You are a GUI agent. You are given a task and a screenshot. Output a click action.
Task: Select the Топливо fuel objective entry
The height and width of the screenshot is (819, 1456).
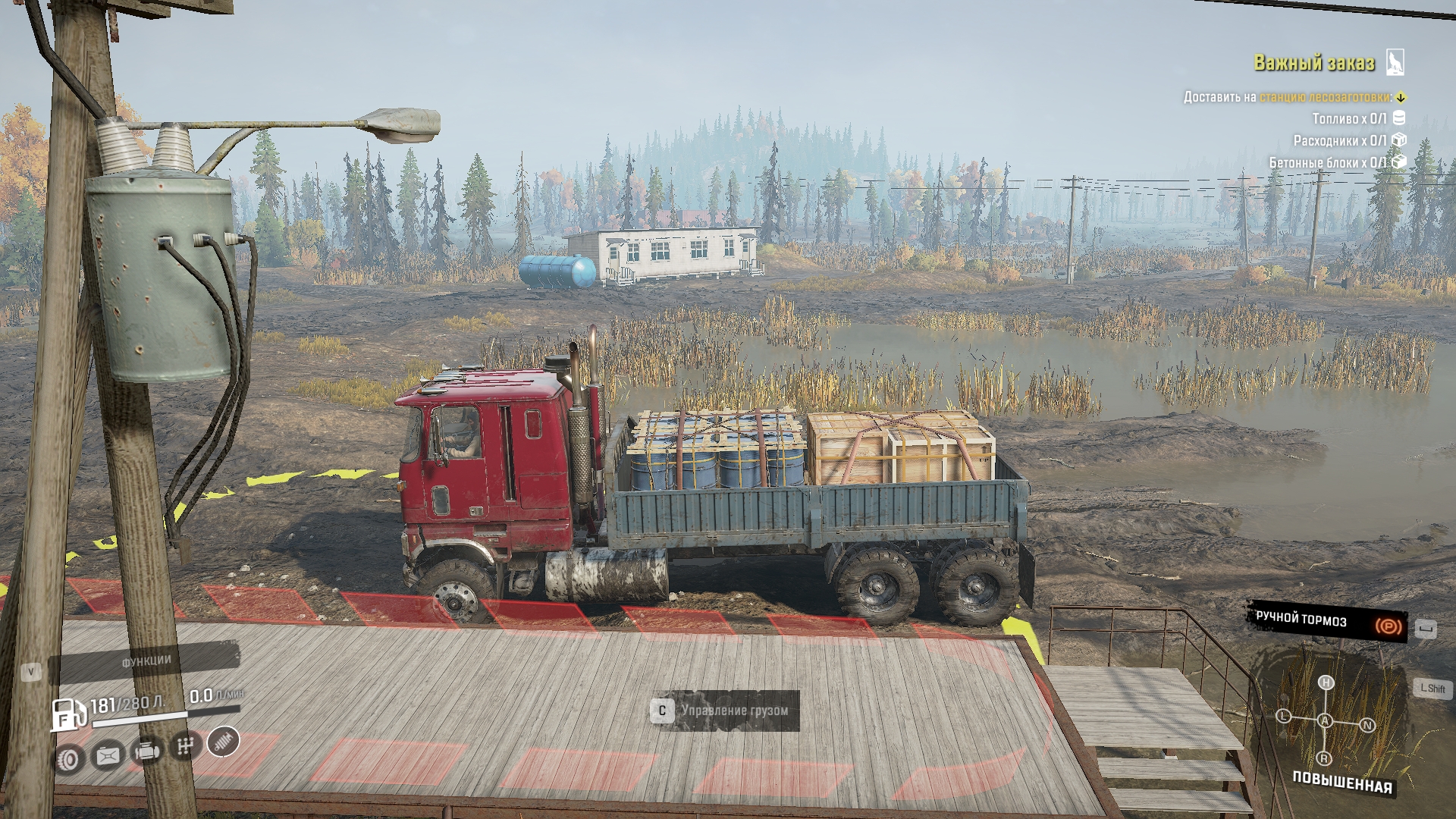pos(1349,119)
